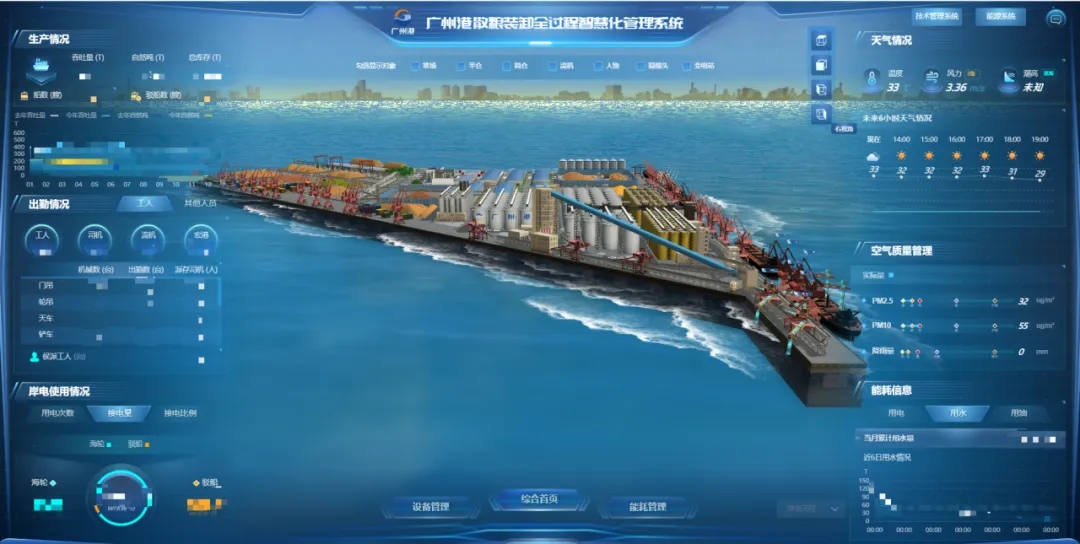The height and width of the screenshot is (544, 1080).
Task: Toggle the 人物 display checkbox
Action: click(x=596, y=67)
